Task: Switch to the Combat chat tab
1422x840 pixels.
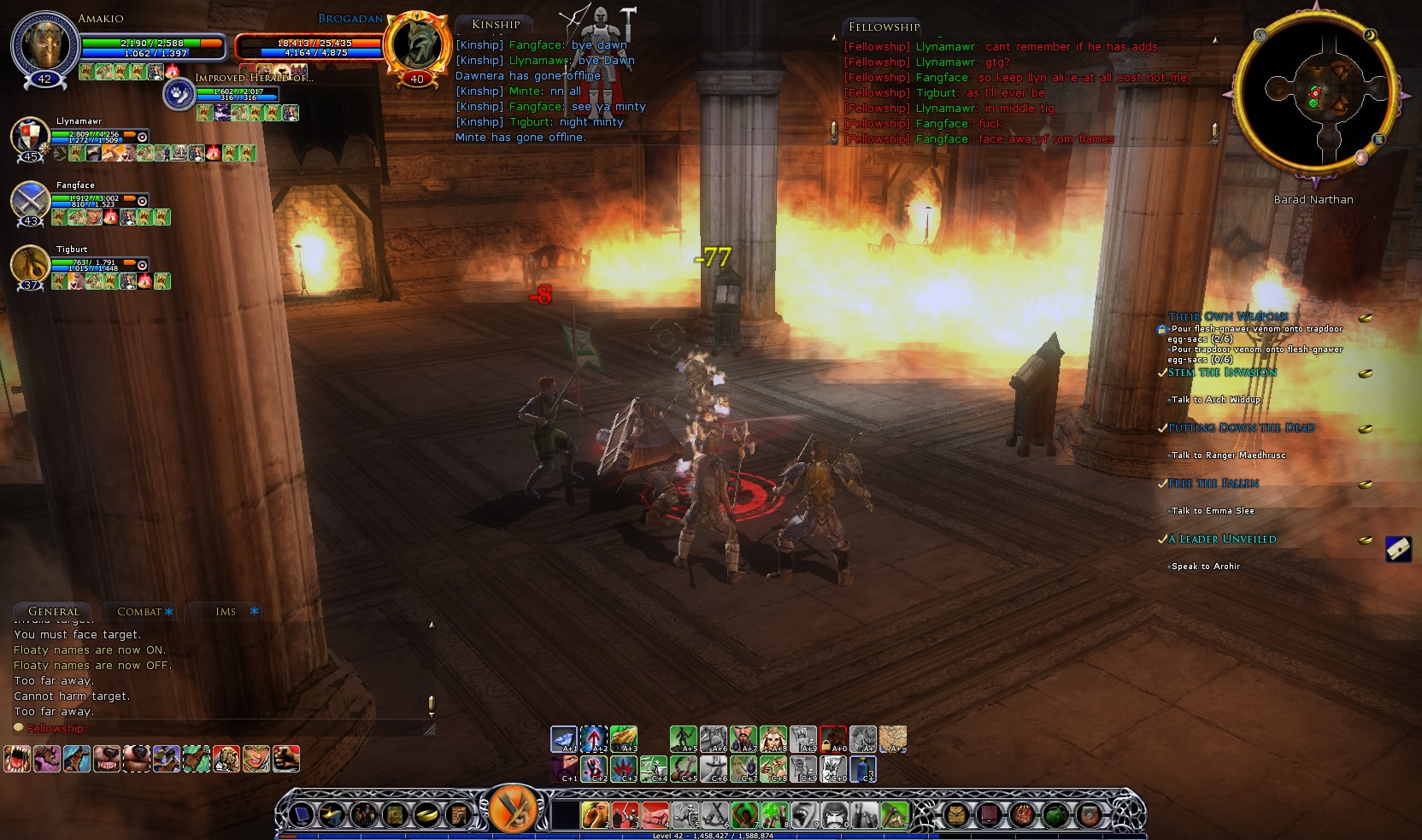Action: click(x=139, y=612)
